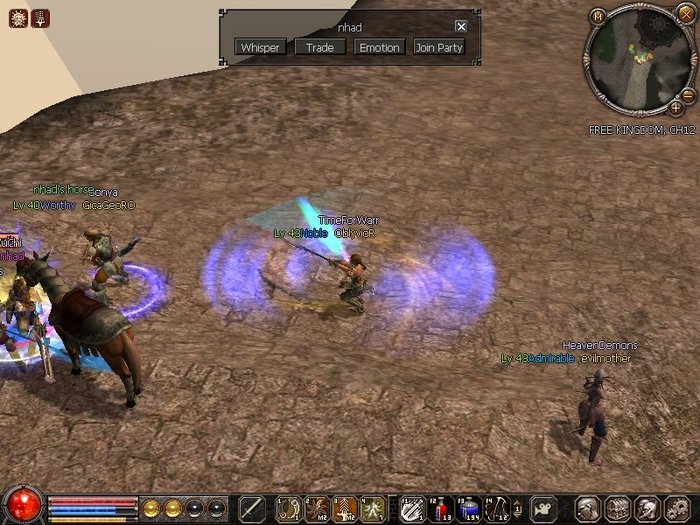Viewport: 700px width, 525px height.
Task: Select the red potion quickslot
Action: pyautogui.click(x=441, y=508)
